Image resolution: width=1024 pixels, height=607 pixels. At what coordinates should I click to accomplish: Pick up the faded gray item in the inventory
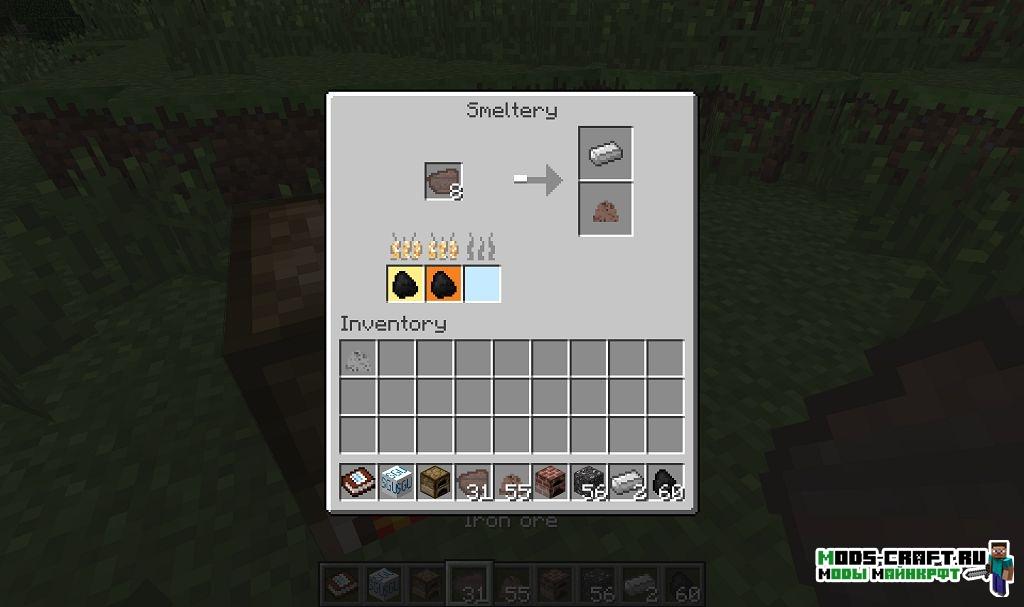358,357
